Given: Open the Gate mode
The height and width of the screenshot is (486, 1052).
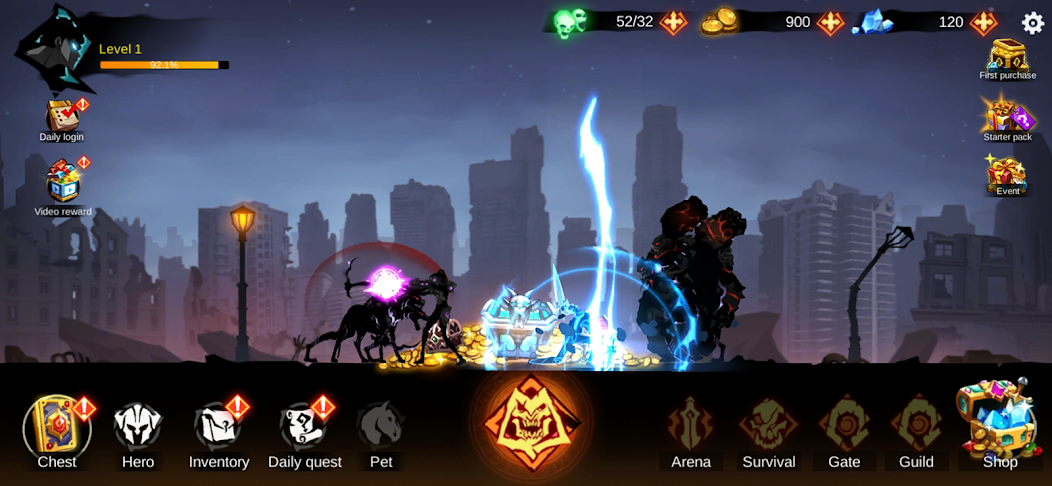Looking at the screenshot, I should coord(844,427).
